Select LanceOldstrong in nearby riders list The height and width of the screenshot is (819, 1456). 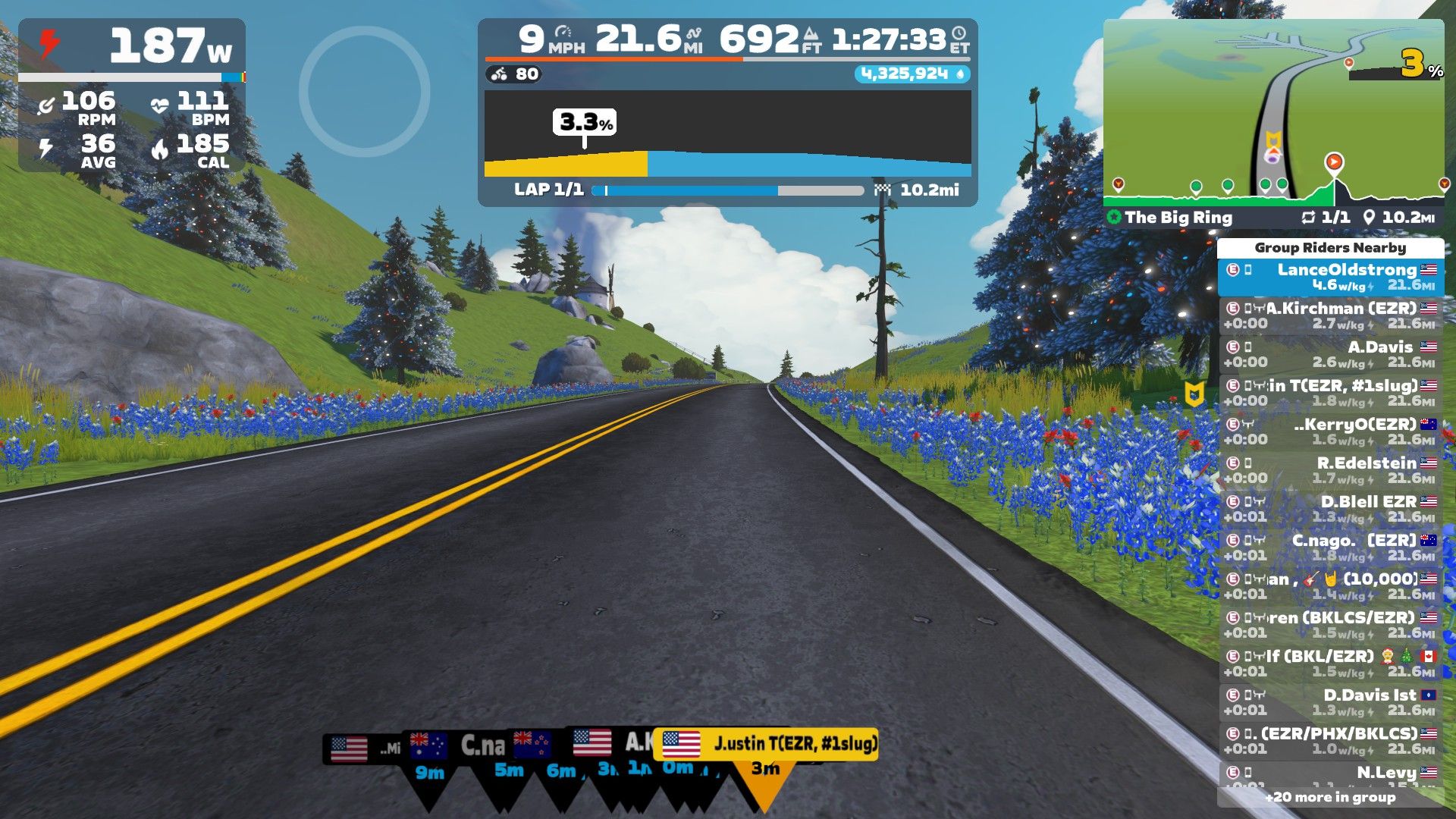(x=1331, y=277)
